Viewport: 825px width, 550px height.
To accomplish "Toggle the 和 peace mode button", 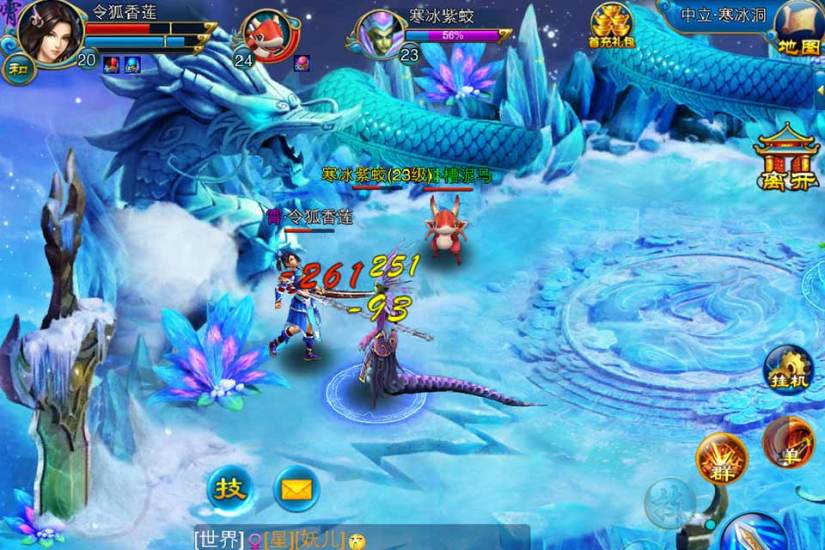I will 18,68.
